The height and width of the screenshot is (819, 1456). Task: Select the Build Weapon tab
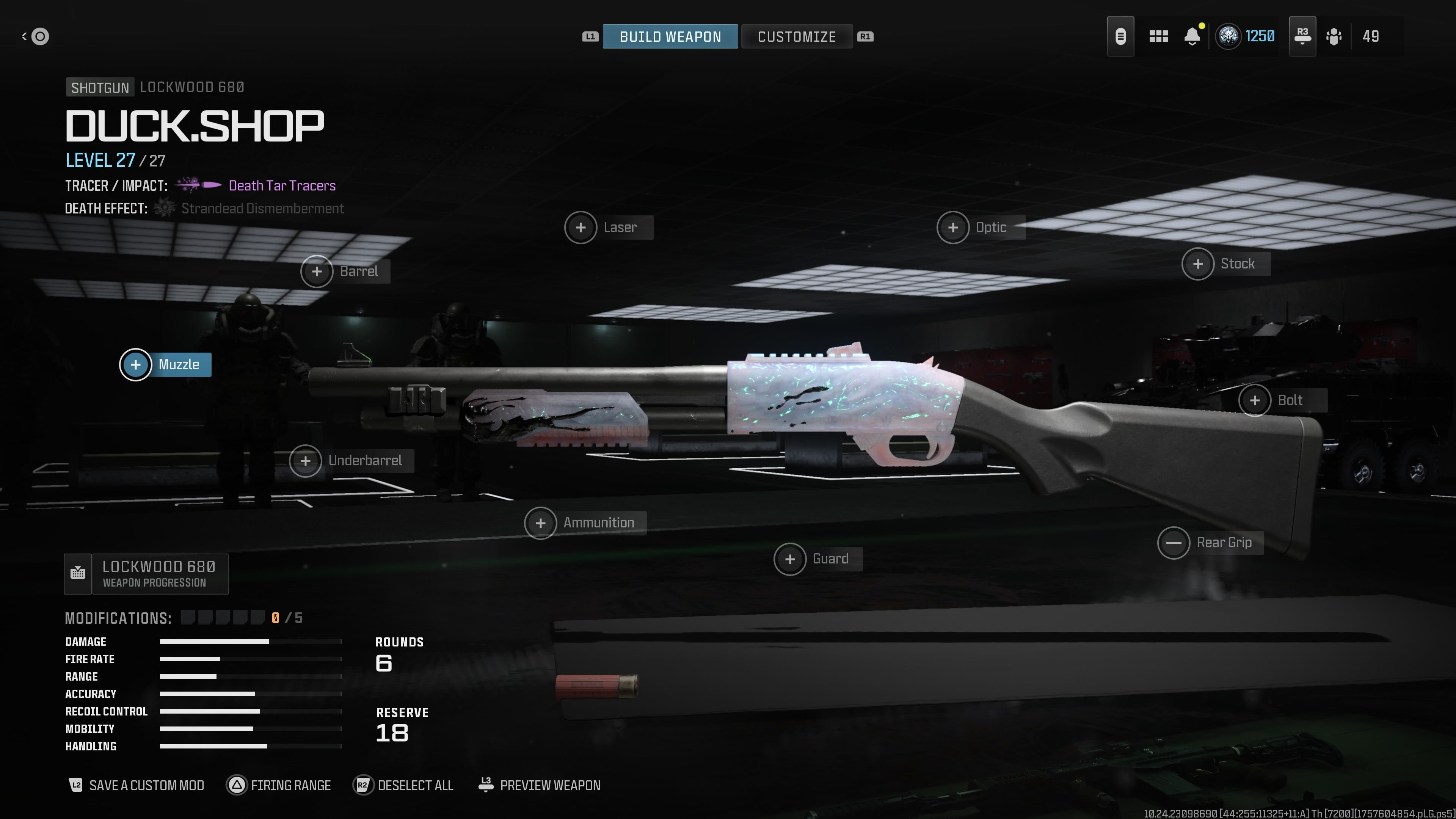(670, 37)
